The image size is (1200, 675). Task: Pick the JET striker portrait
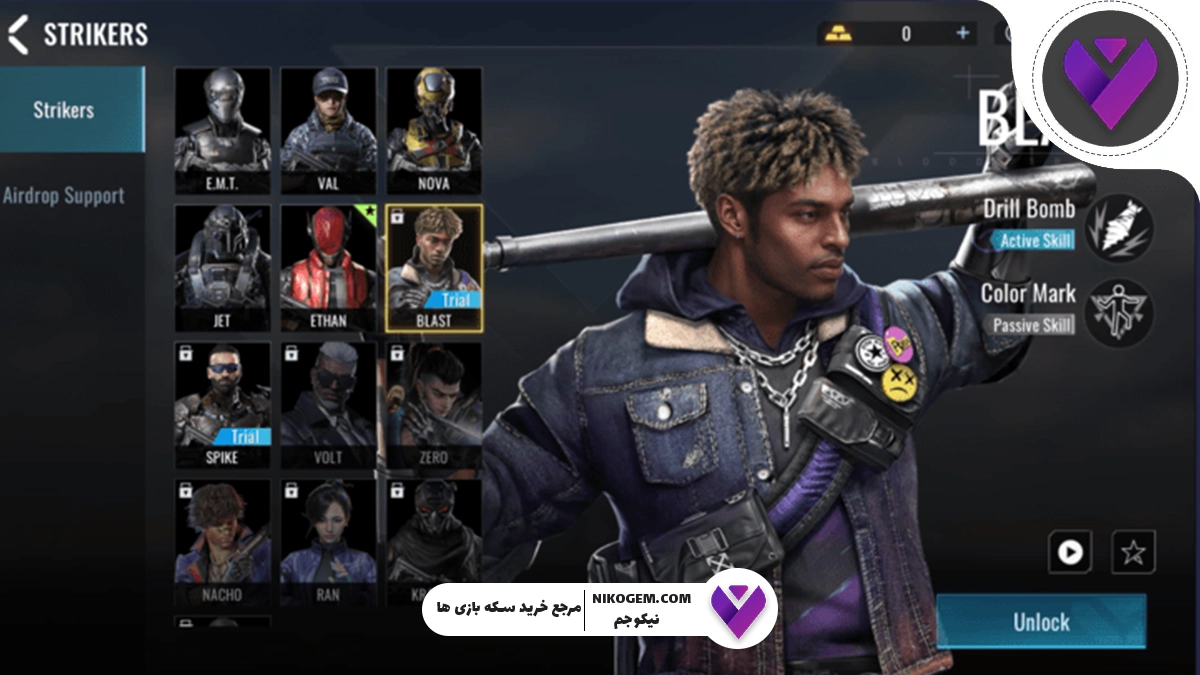click(x=223, y=267)
